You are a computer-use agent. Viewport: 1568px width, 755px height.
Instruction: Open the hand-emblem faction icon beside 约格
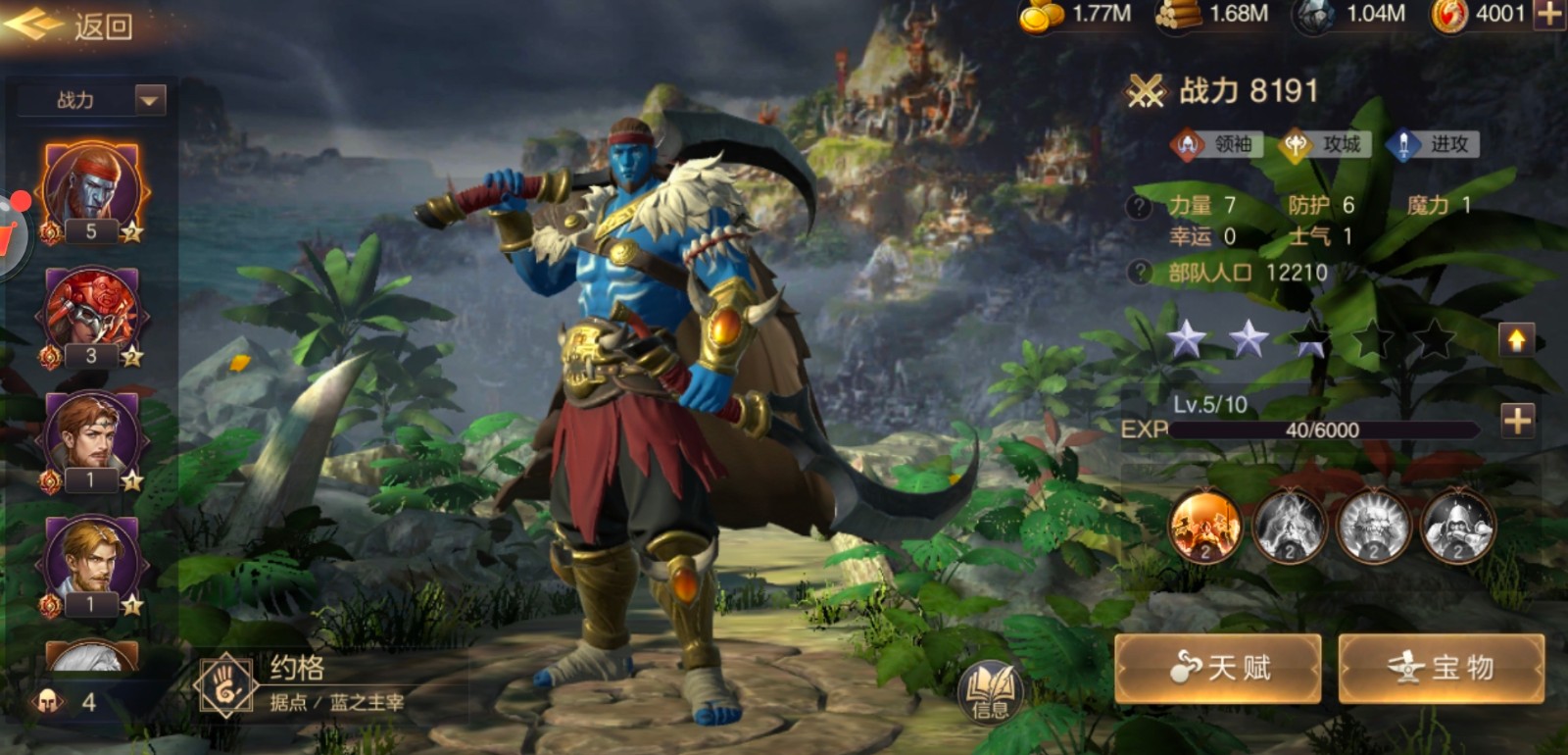(x=226, y=685)
